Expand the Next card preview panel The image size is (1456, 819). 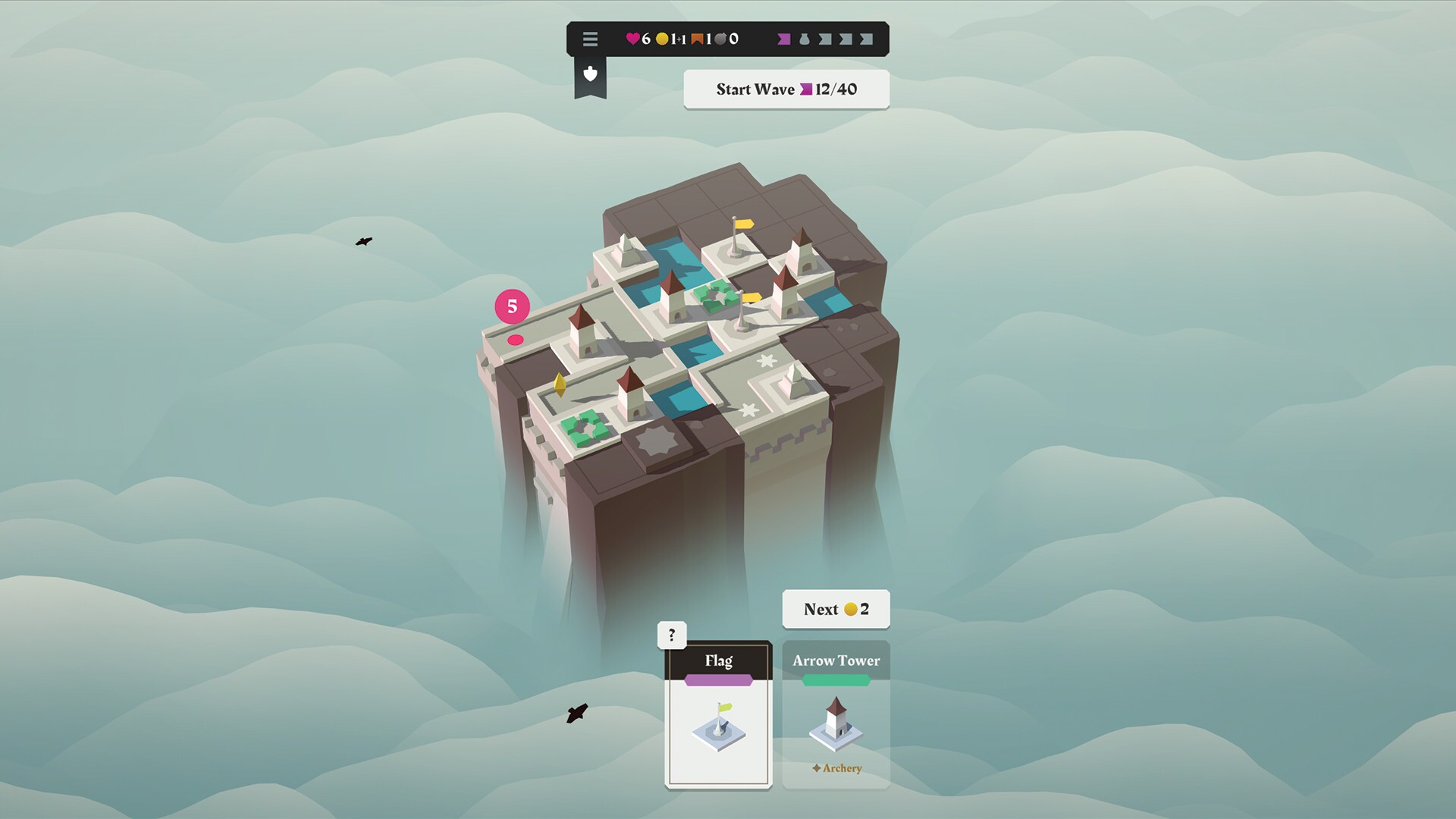pos(835,608)
